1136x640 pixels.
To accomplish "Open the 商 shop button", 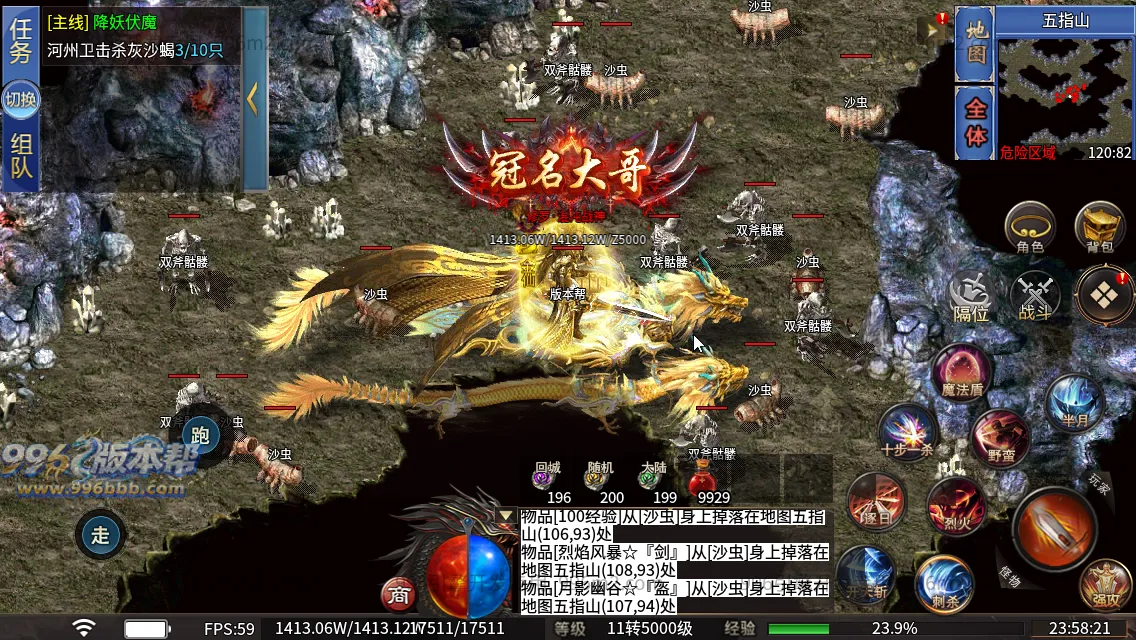I will [x=398, y=595].
